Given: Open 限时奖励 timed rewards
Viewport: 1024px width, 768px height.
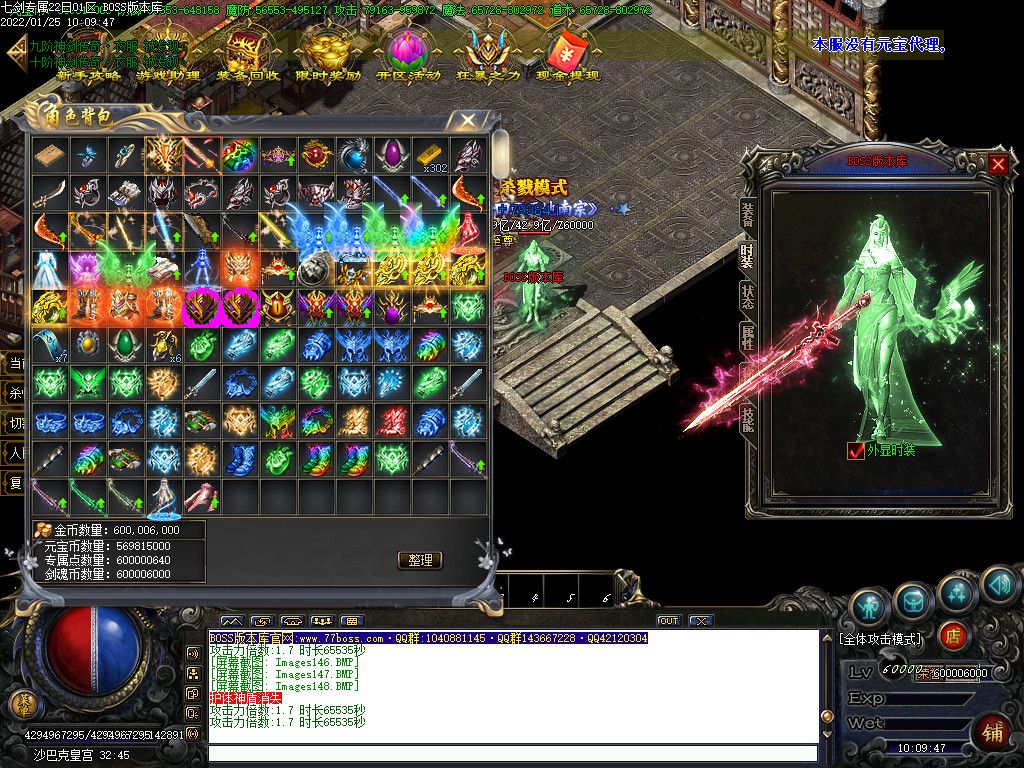Looking at the screenshot, I should (x=328, y=56).
